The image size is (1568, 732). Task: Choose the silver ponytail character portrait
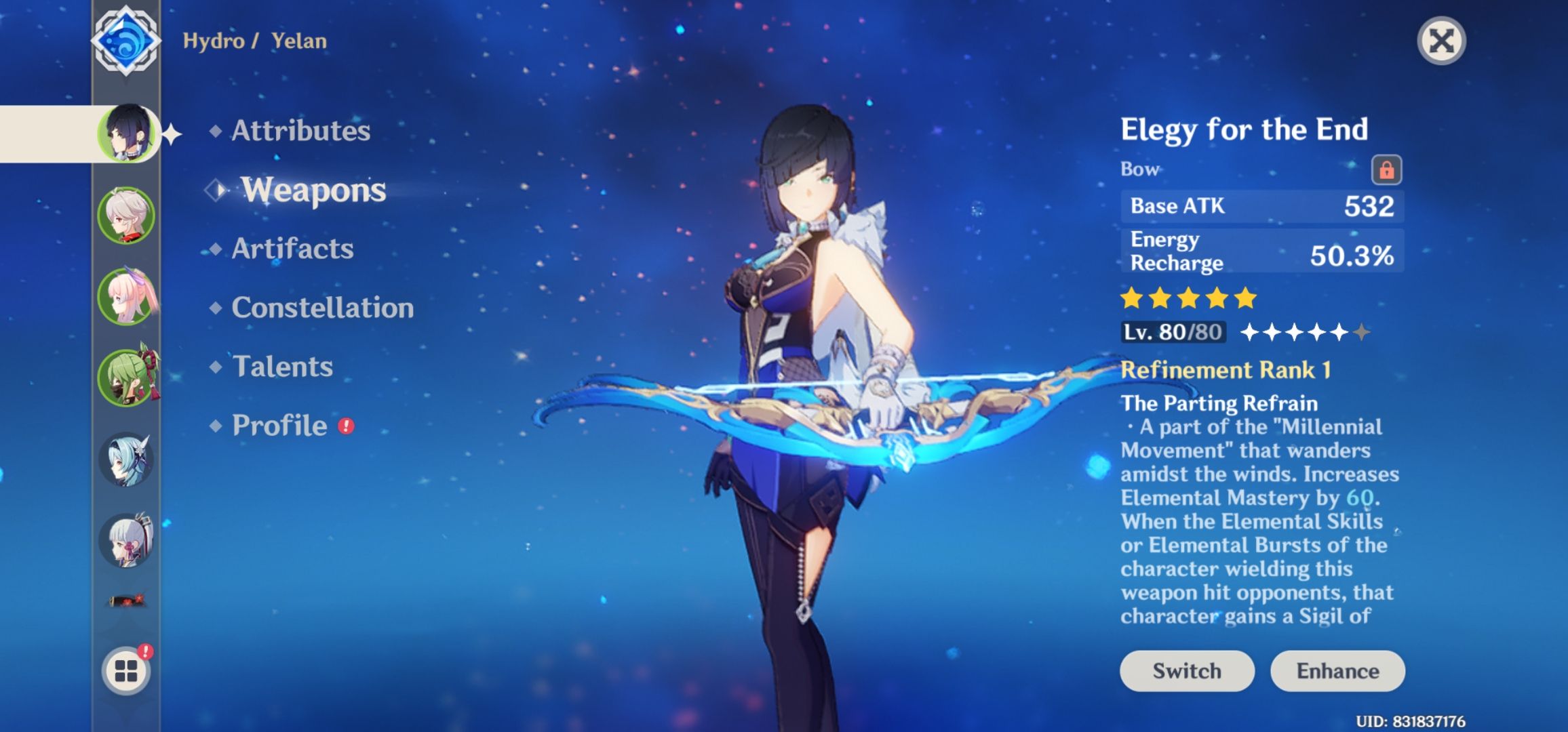[127, 541]
